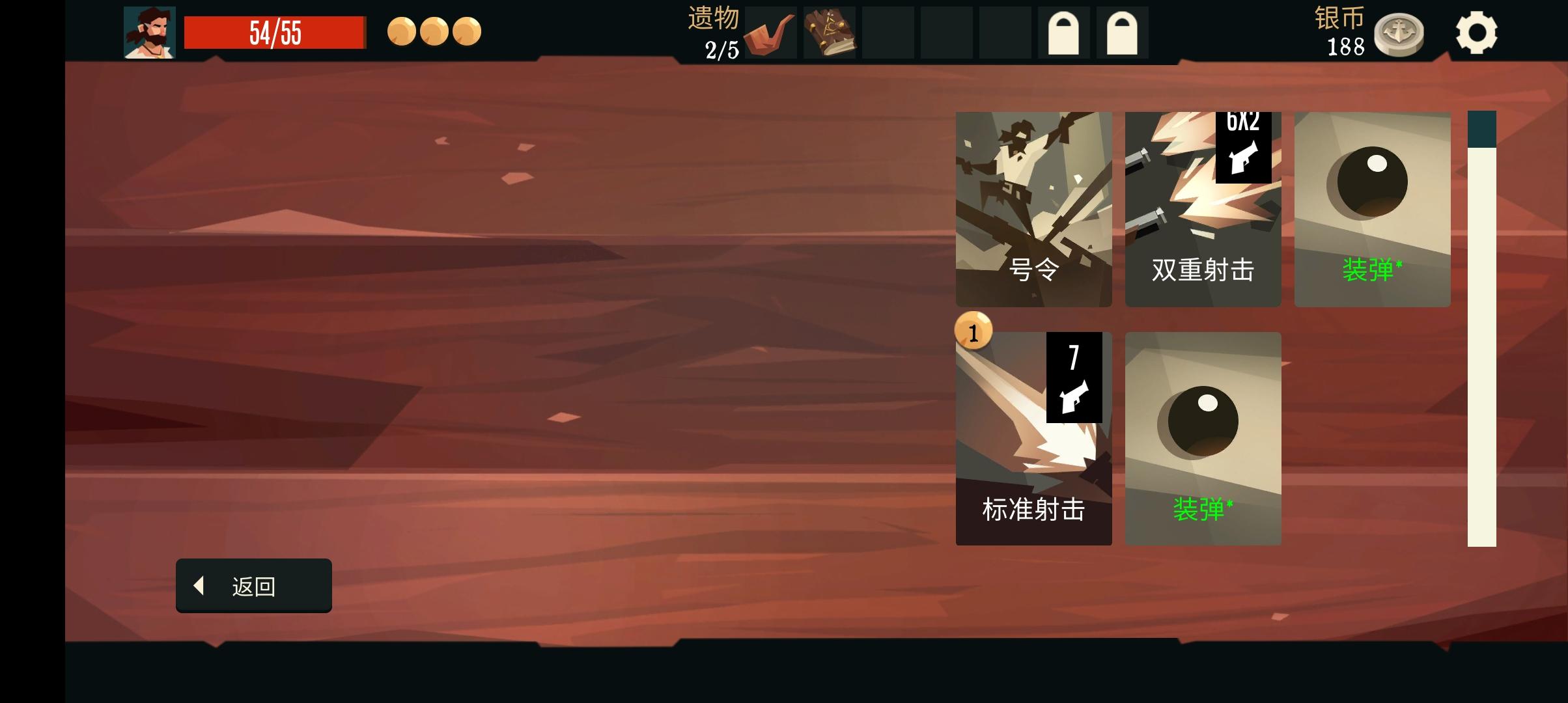Inspect the book relic in the relic bar
Viewport: 1568px width, 703px height.
[828, 33]
